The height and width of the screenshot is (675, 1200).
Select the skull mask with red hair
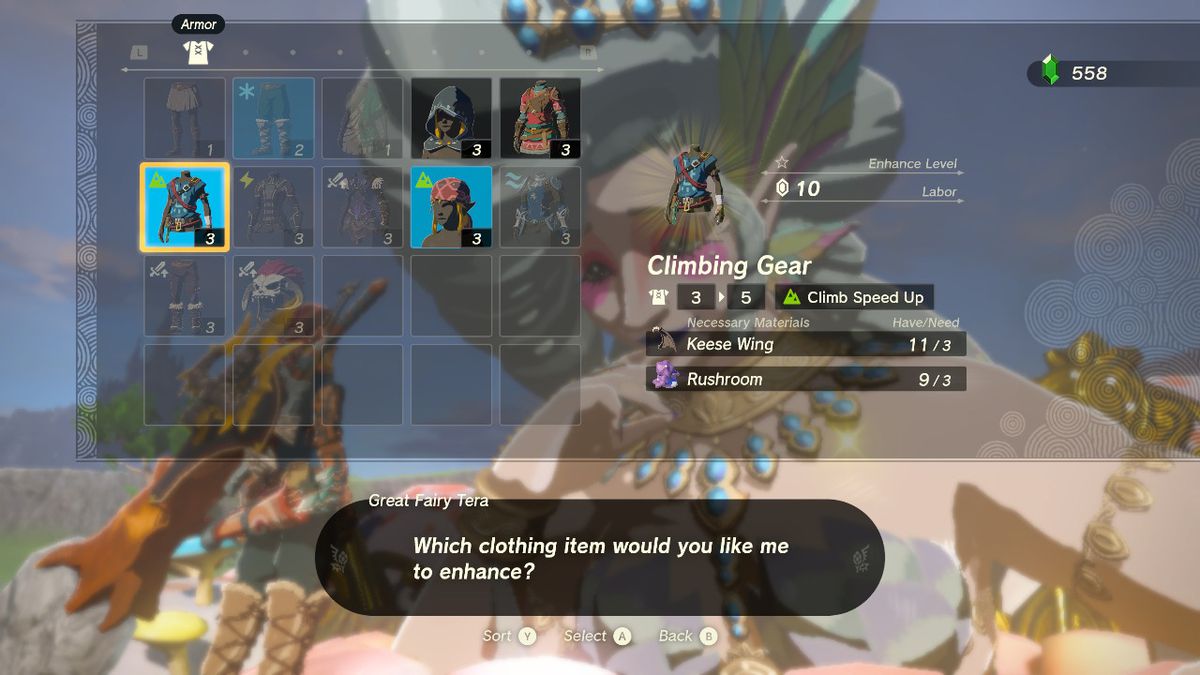[274, 296]
